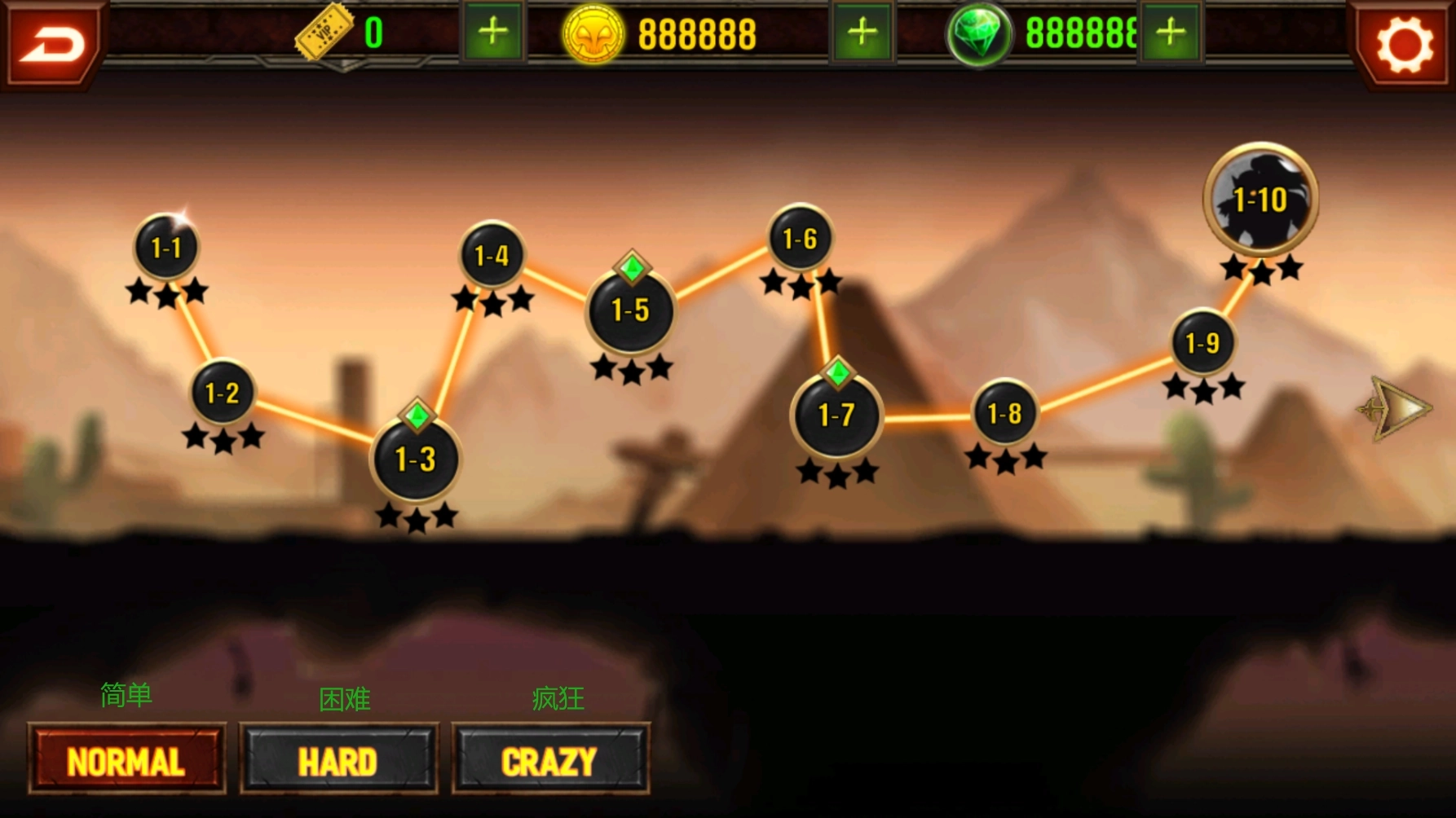Select the CRAZY difficulty mode

pos(550,760)
